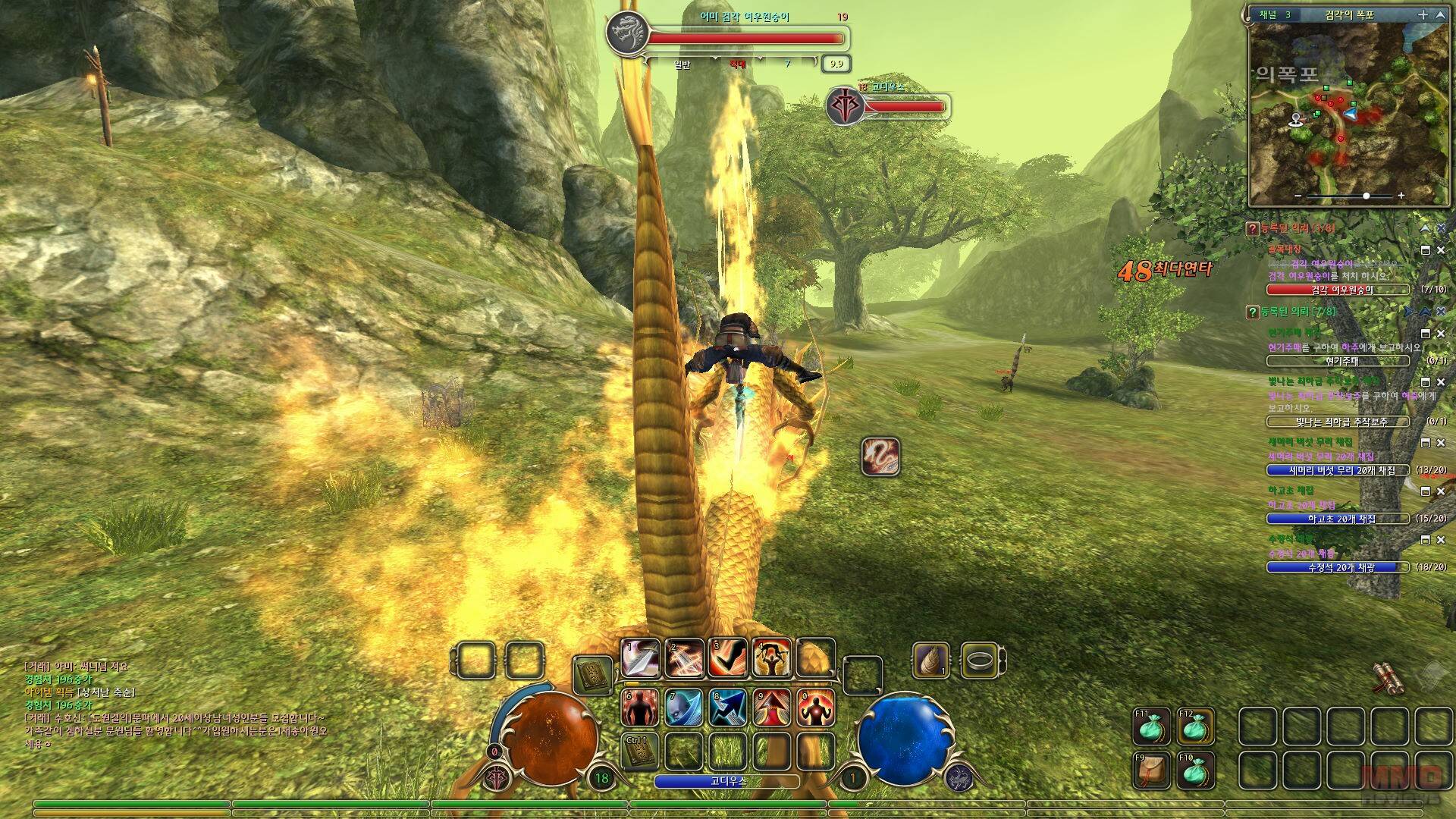Activate the blue arrow skill in slot 8
The height and width of the screenshot is (819, 1456).
728,708
